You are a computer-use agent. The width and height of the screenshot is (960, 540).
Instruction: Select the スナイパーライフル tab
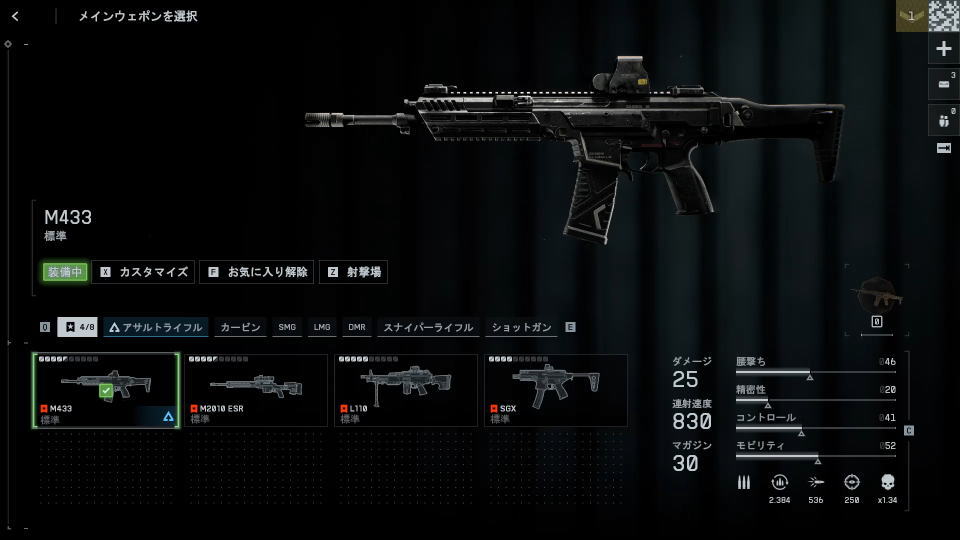pos(429,327)
